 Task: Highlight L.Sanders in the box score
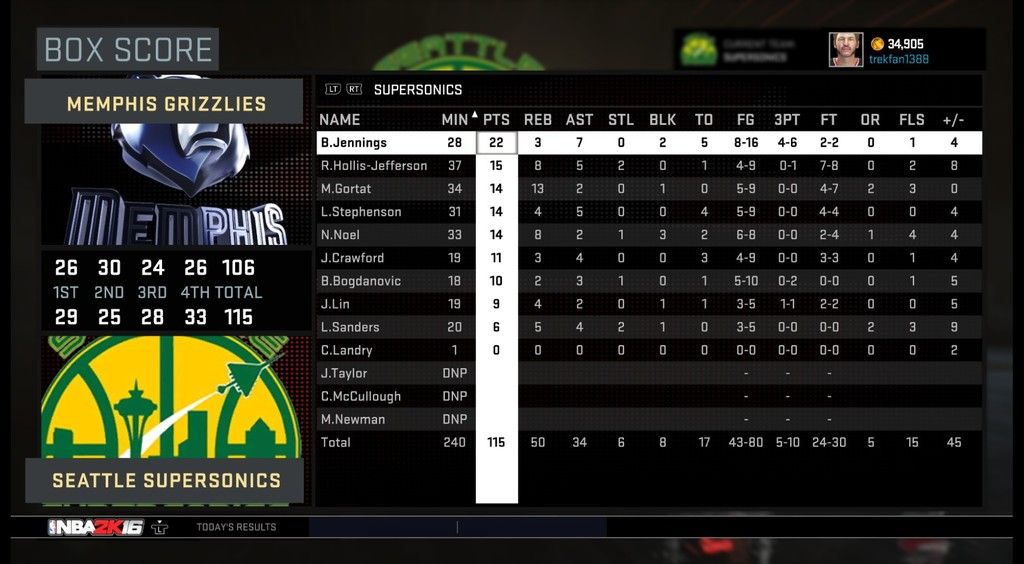[x=349, y=327]
